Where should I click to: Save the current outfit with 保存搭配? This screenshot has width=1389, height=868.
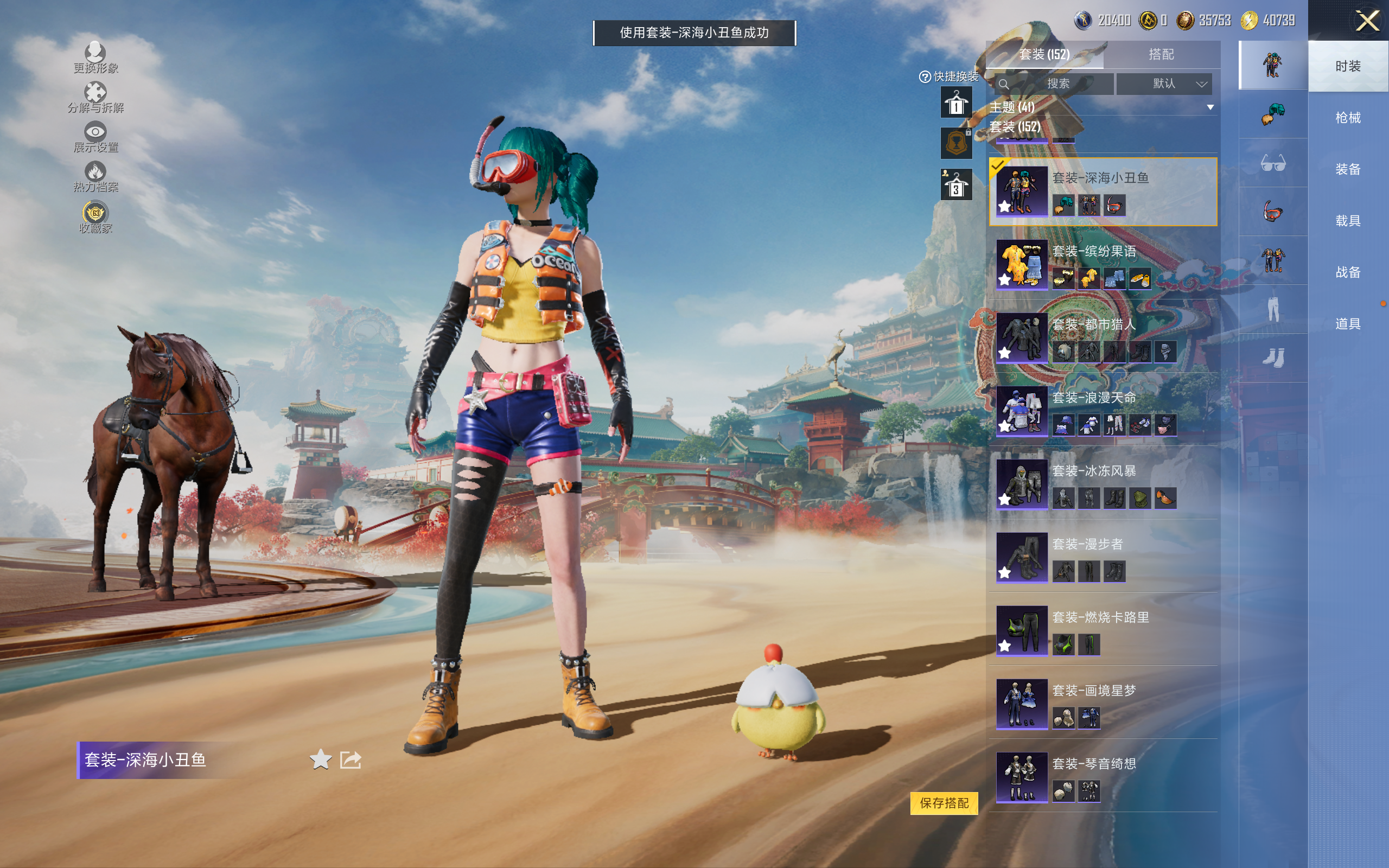[x=944, y=802]
